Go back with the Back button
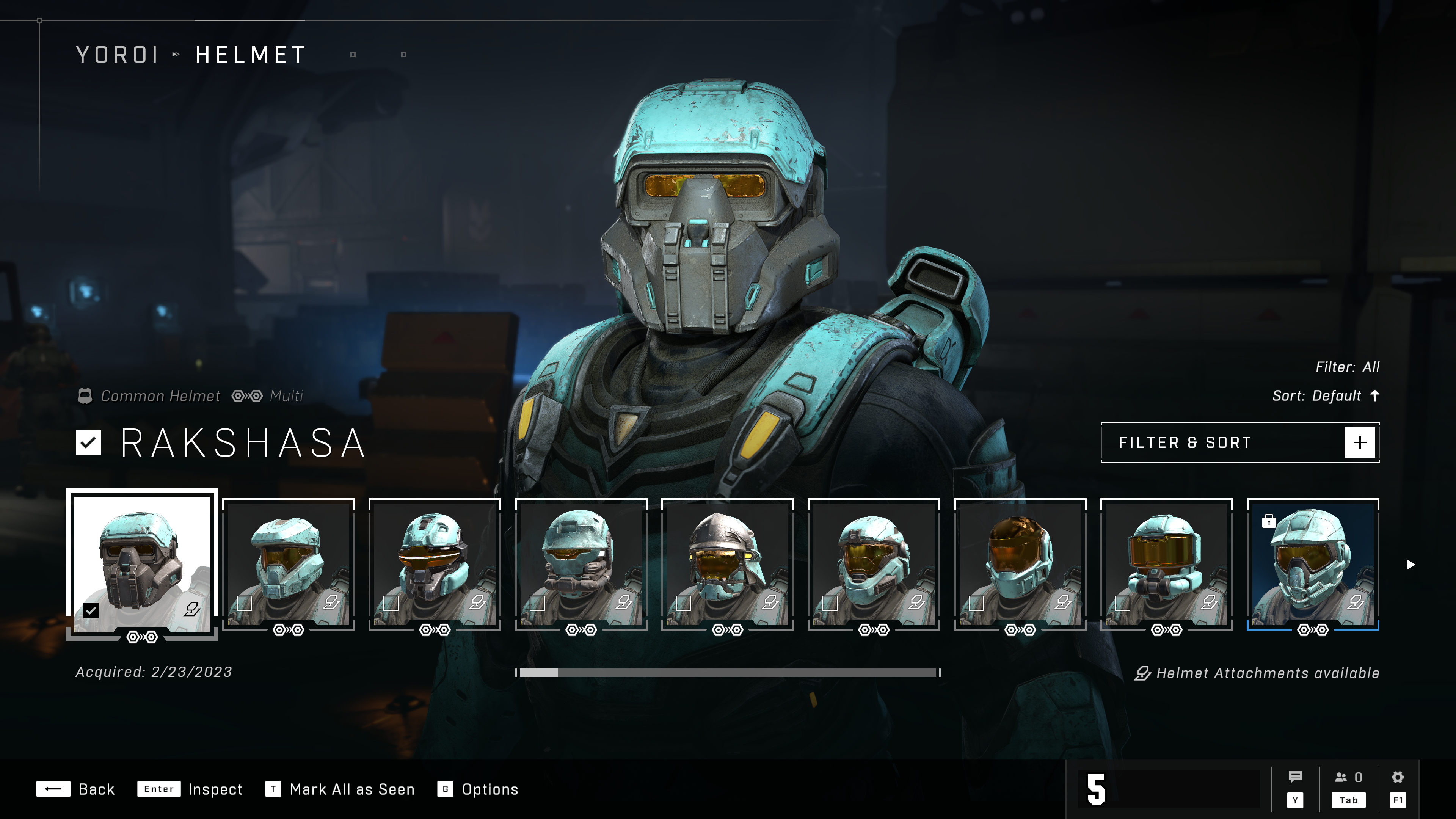1456x819 pixels. [x=76, y=789]
